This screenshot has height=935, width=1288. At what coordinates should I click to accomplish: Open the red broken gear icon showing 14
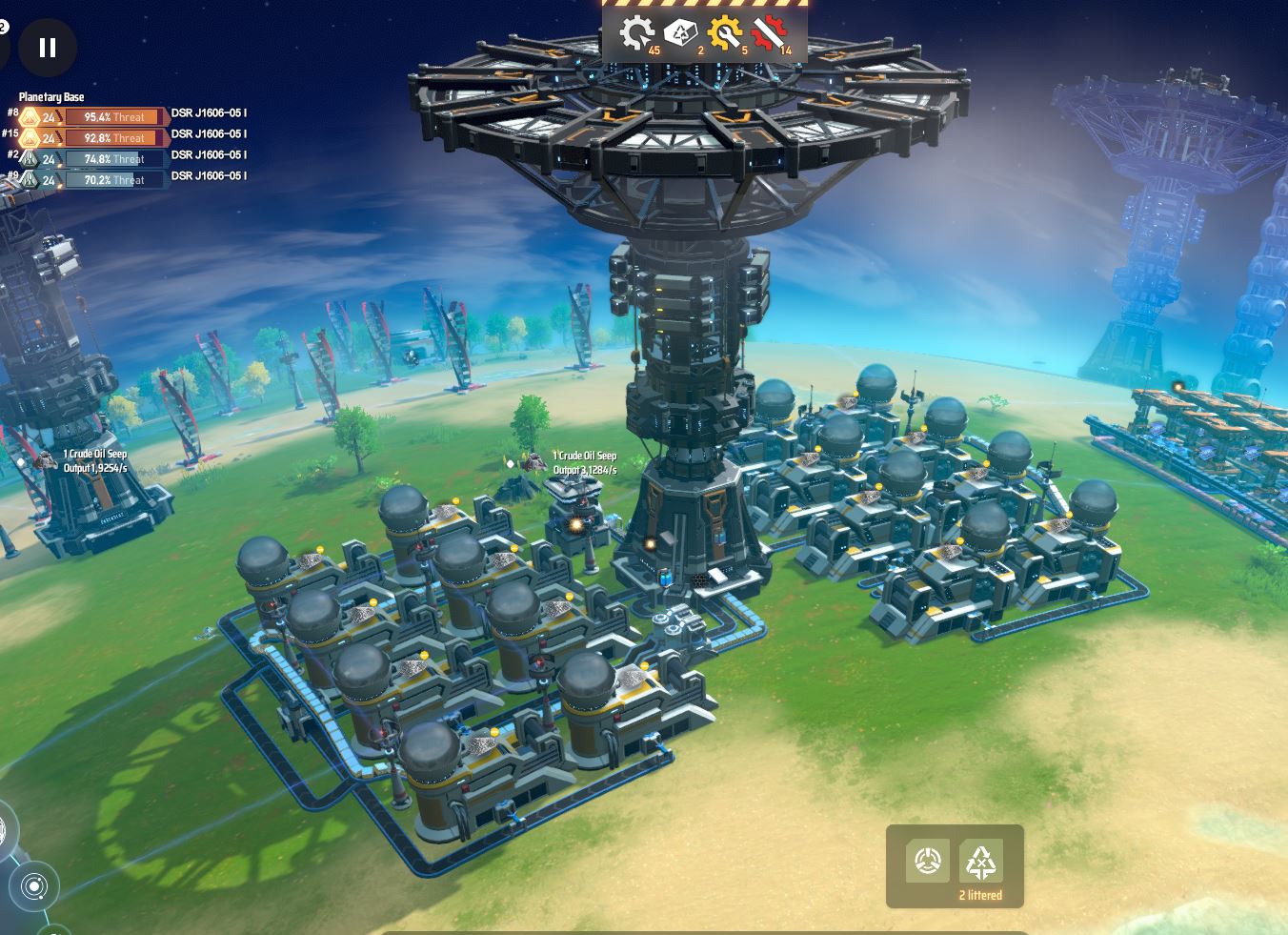coord(769,34)
